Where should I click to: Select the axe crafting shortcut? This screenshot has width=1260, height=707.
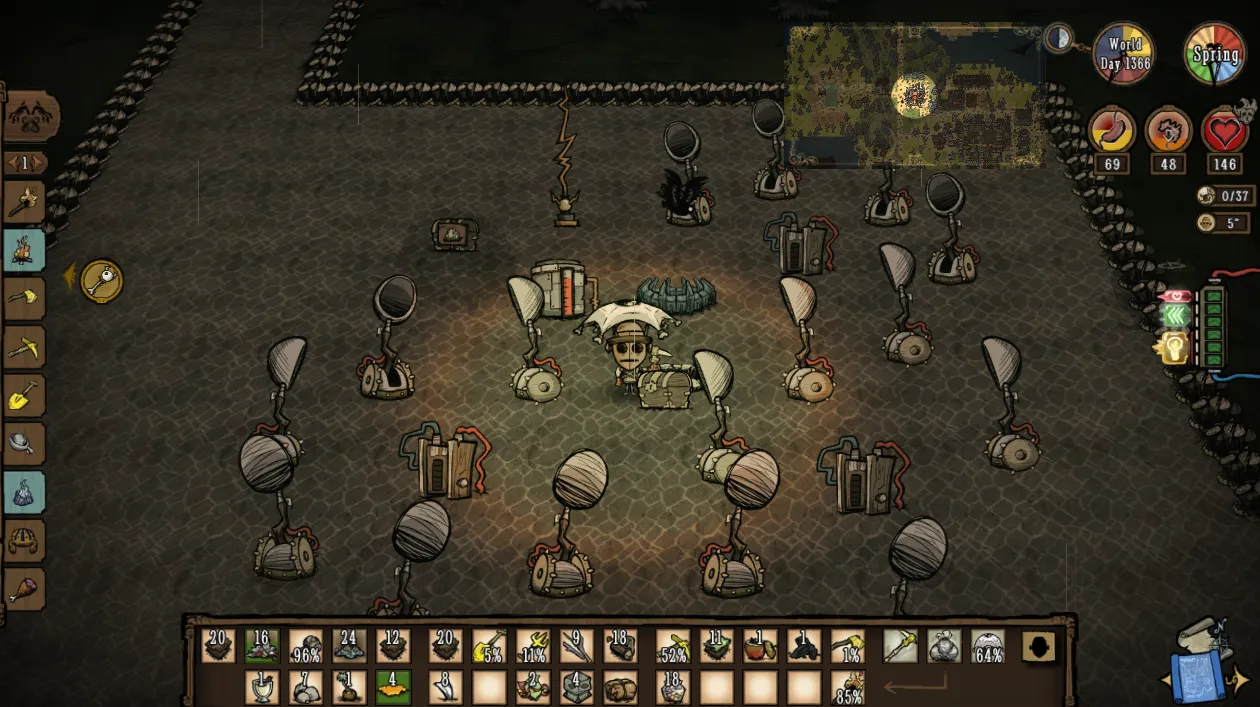click(x=24, y=298)
